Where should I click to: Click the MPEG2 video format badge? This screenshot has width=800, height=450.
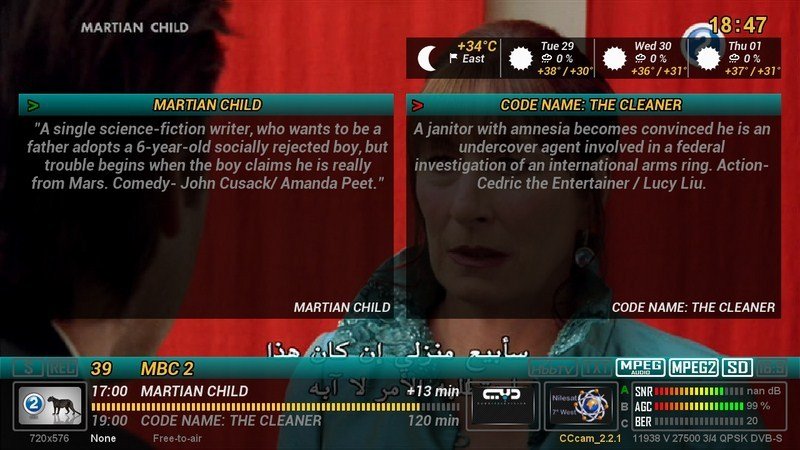pos(693,367)
